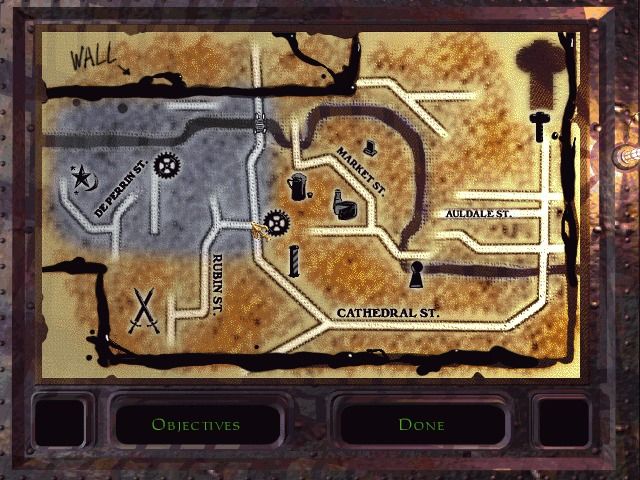Close the map with Done

421,424
